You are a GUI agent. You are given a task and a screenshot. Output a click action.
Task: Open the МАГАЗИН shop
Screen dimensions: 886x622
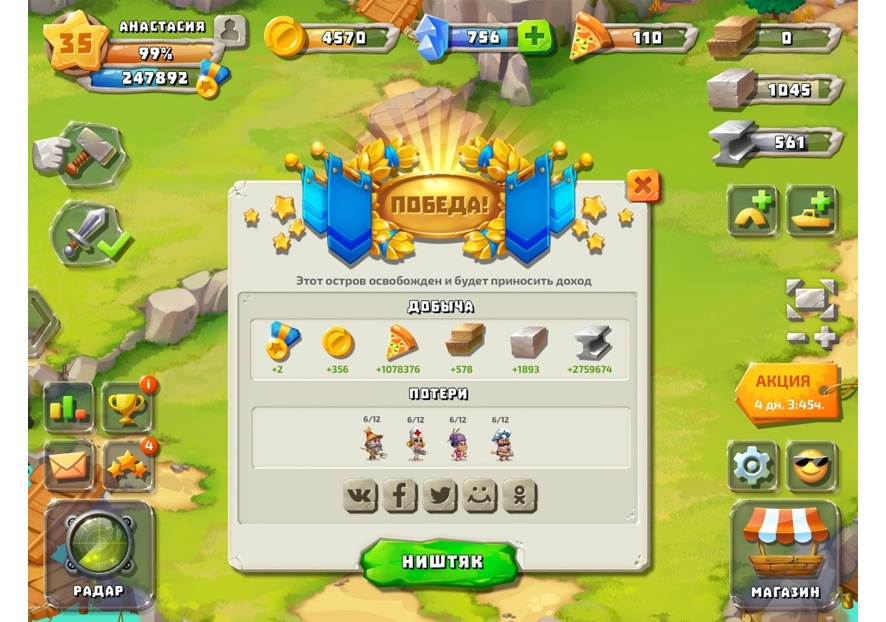click(x=785, y=553)
